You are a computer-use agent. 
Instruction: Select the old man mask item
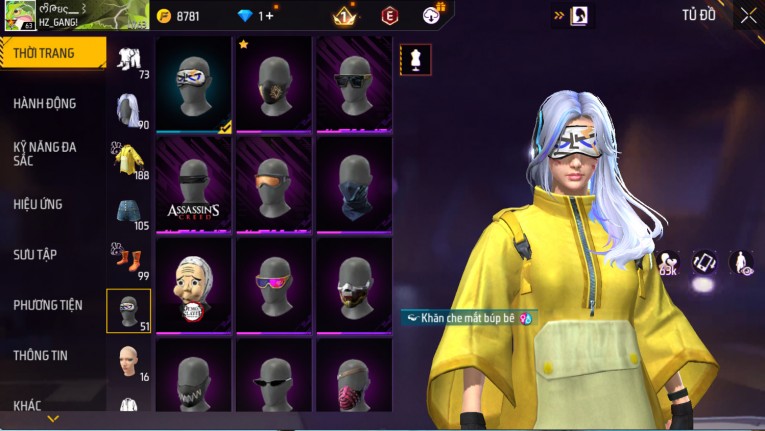[x=193, y=284]
